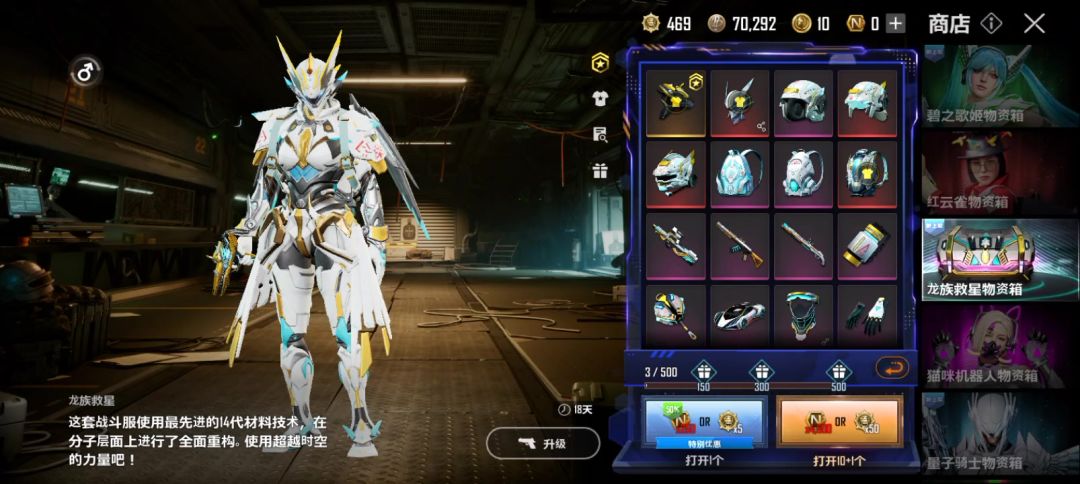
Task: Tap the 升级 upgrade button
Action: click(543, 443)
